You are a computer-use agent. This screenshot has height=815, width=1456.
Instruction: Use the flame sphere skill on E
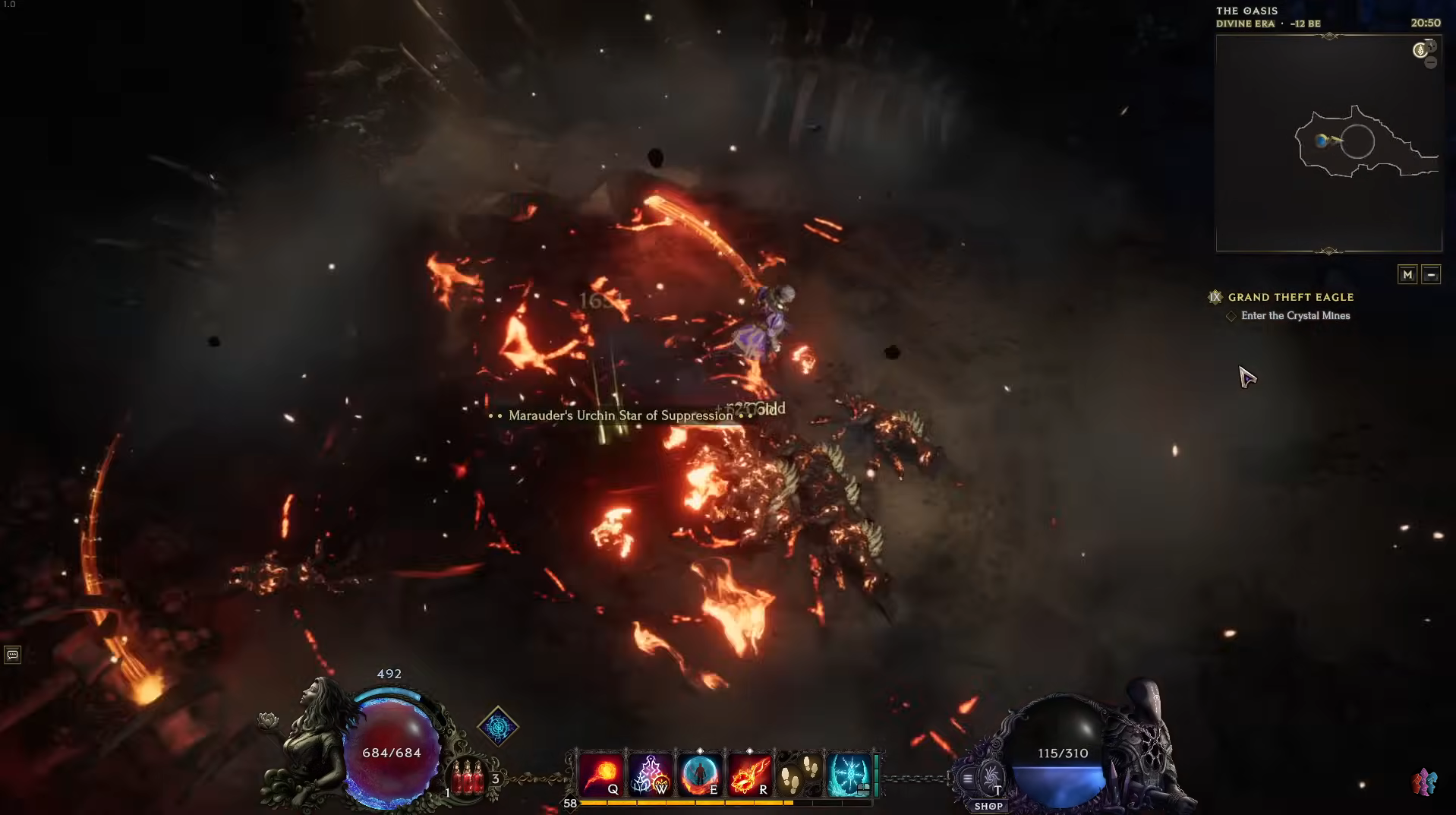click(700, 775)
